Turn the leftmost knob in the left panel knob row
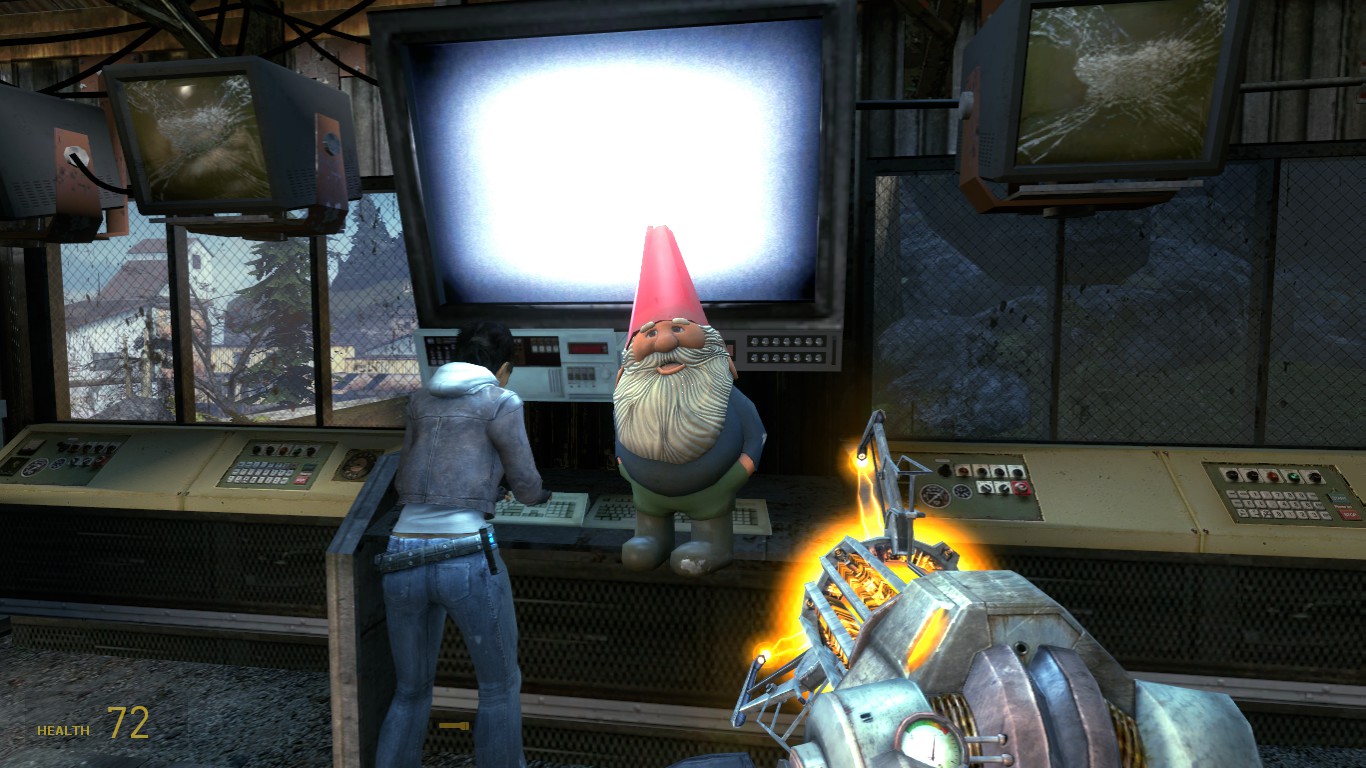The height and width of the screenshot is (768, 1366). pos(63,446)
